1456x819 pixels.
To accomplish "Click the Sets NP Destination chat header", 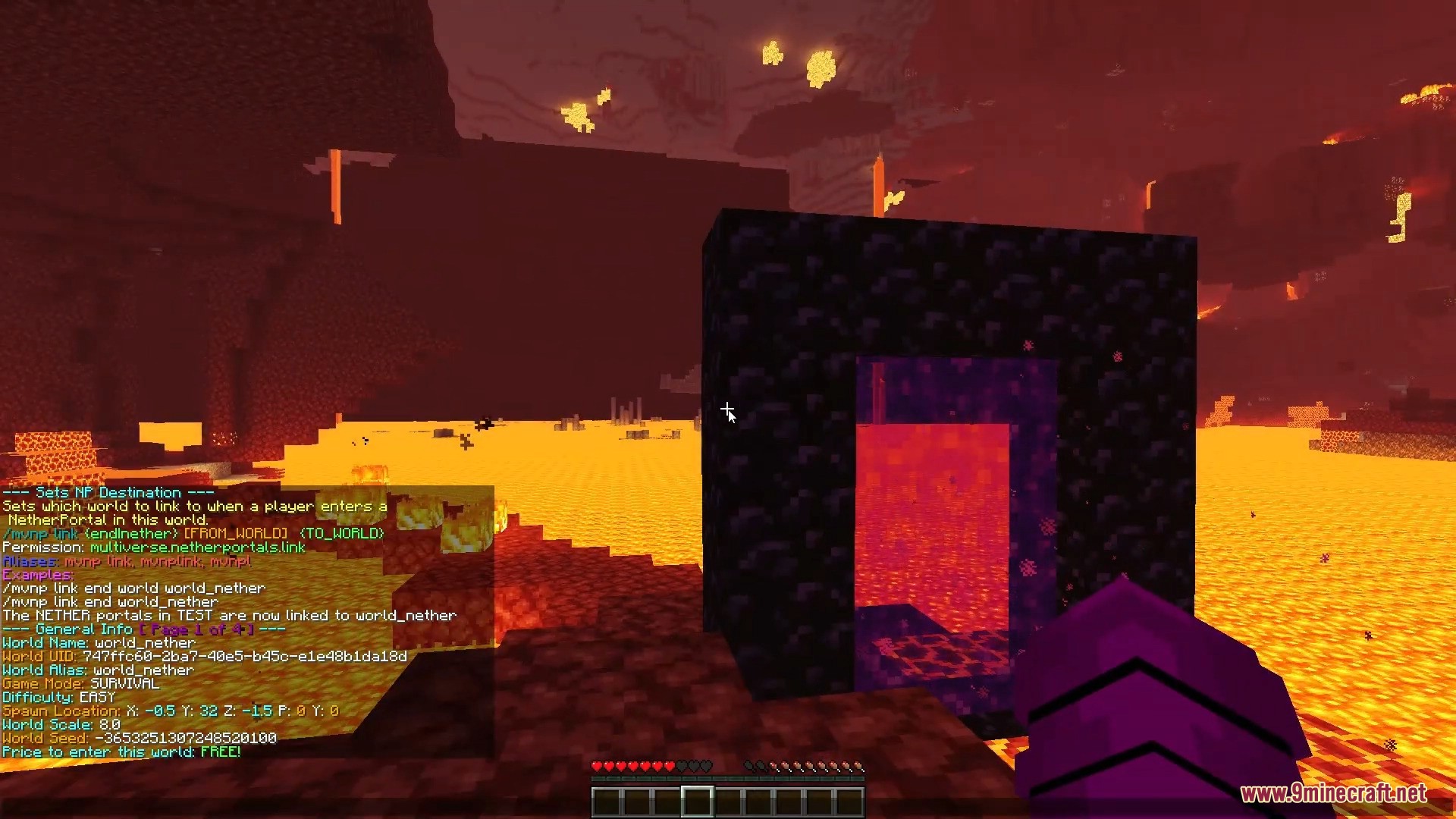I will click(x=108, y=492).
